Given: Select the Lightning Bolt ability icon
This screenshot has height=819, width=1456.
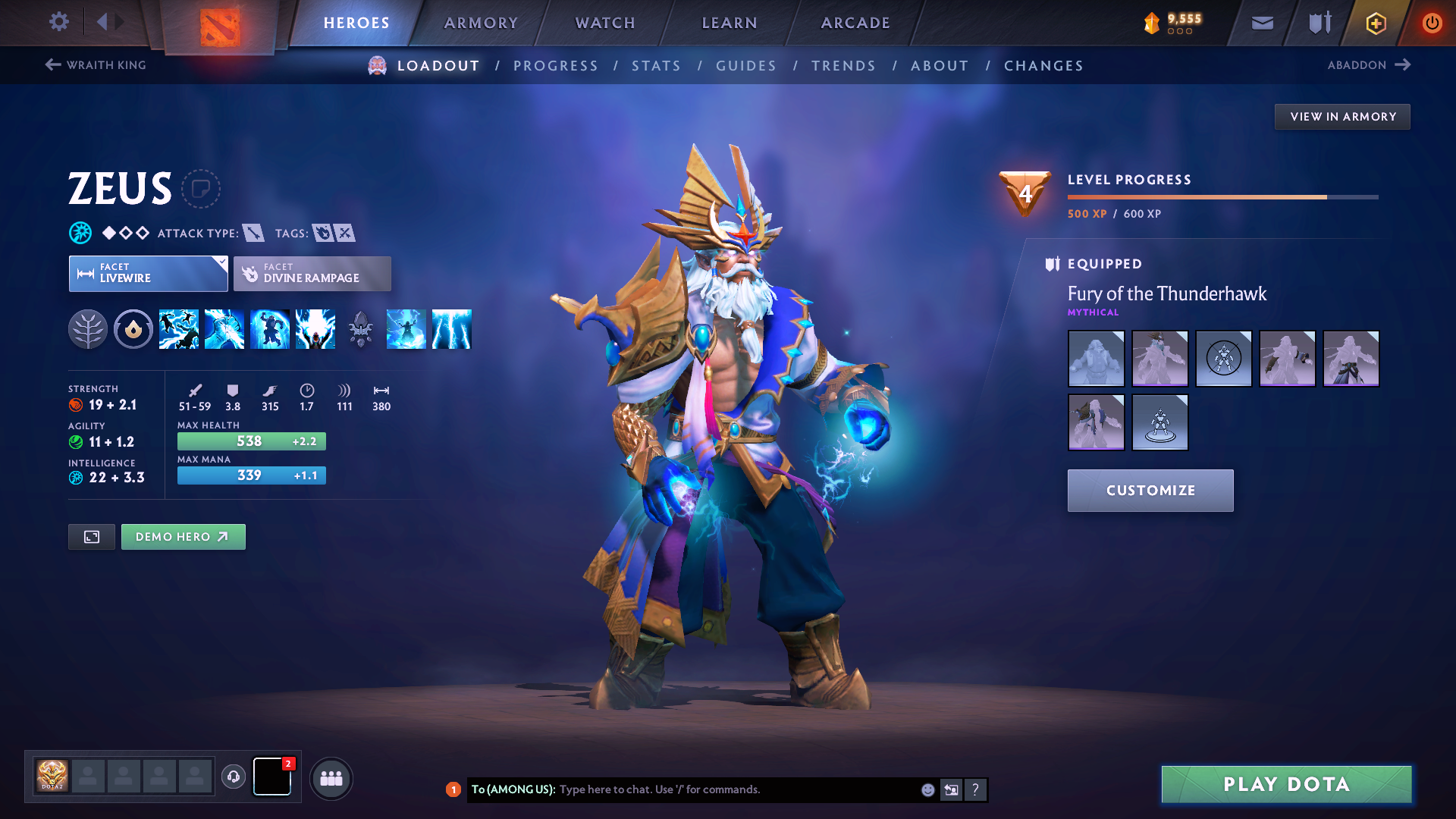Looking at the screenshot, I should tap(224, 328).
